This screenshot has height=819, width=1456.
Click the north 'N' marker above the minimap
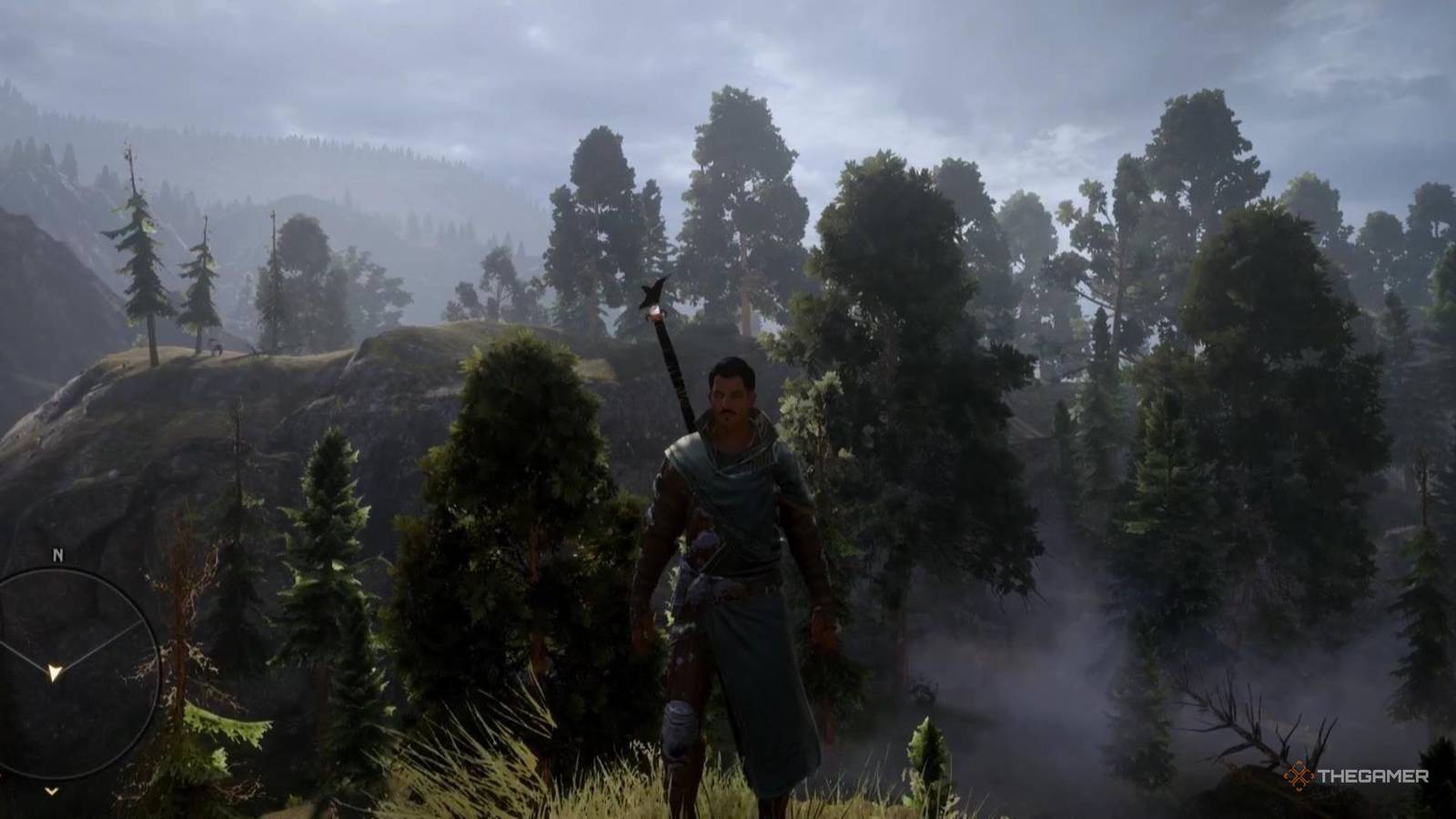pyautogui.click(x=56, y=555)
